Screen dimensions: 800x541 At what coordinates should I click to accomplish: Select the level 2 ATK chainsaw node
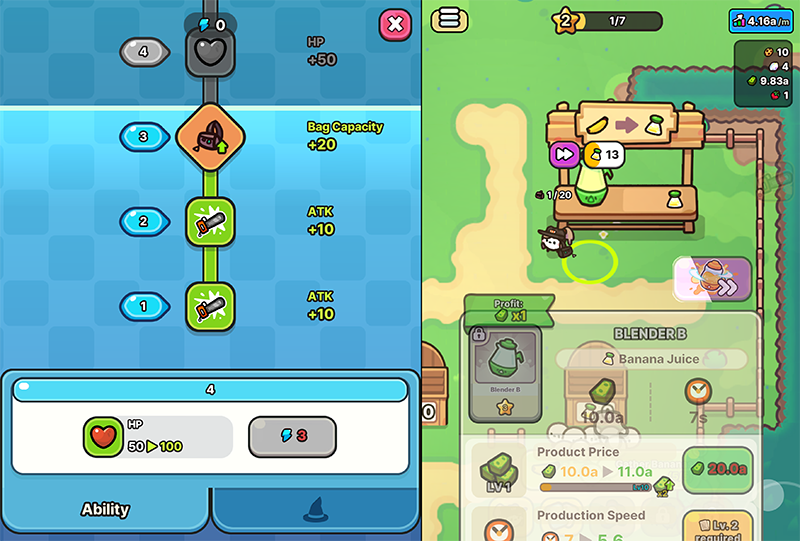[210, 222]
